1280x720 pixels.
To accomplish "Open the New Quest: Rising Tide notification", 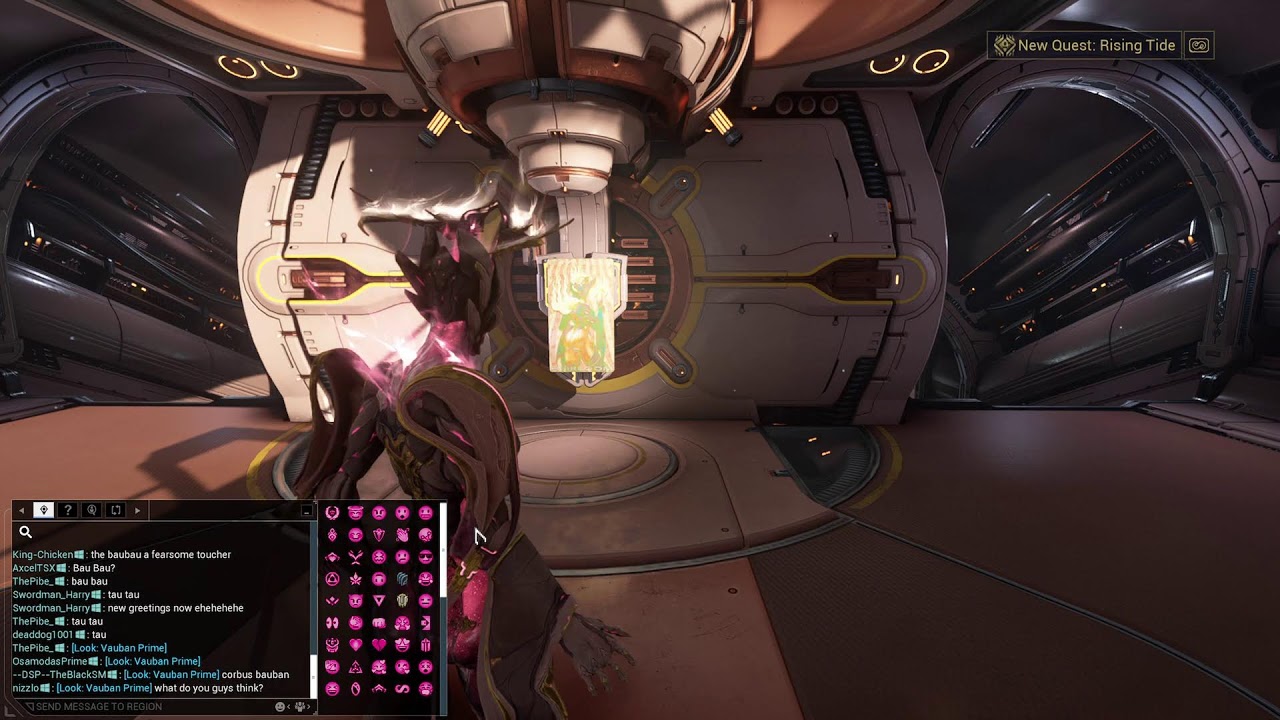I will 1085,45.
